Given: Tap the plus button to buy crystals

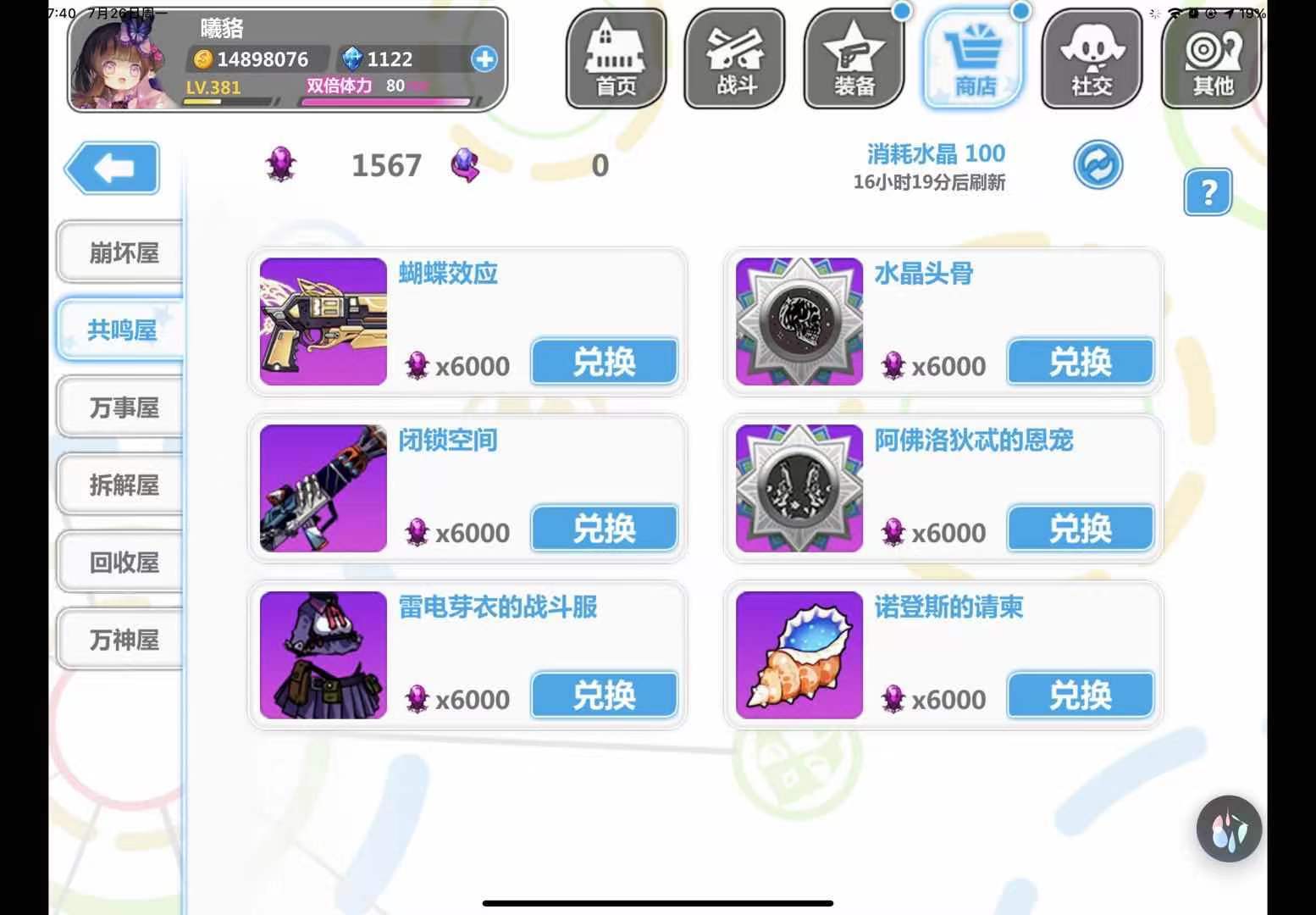Looking at the screenshot, I should click(484, 59).
